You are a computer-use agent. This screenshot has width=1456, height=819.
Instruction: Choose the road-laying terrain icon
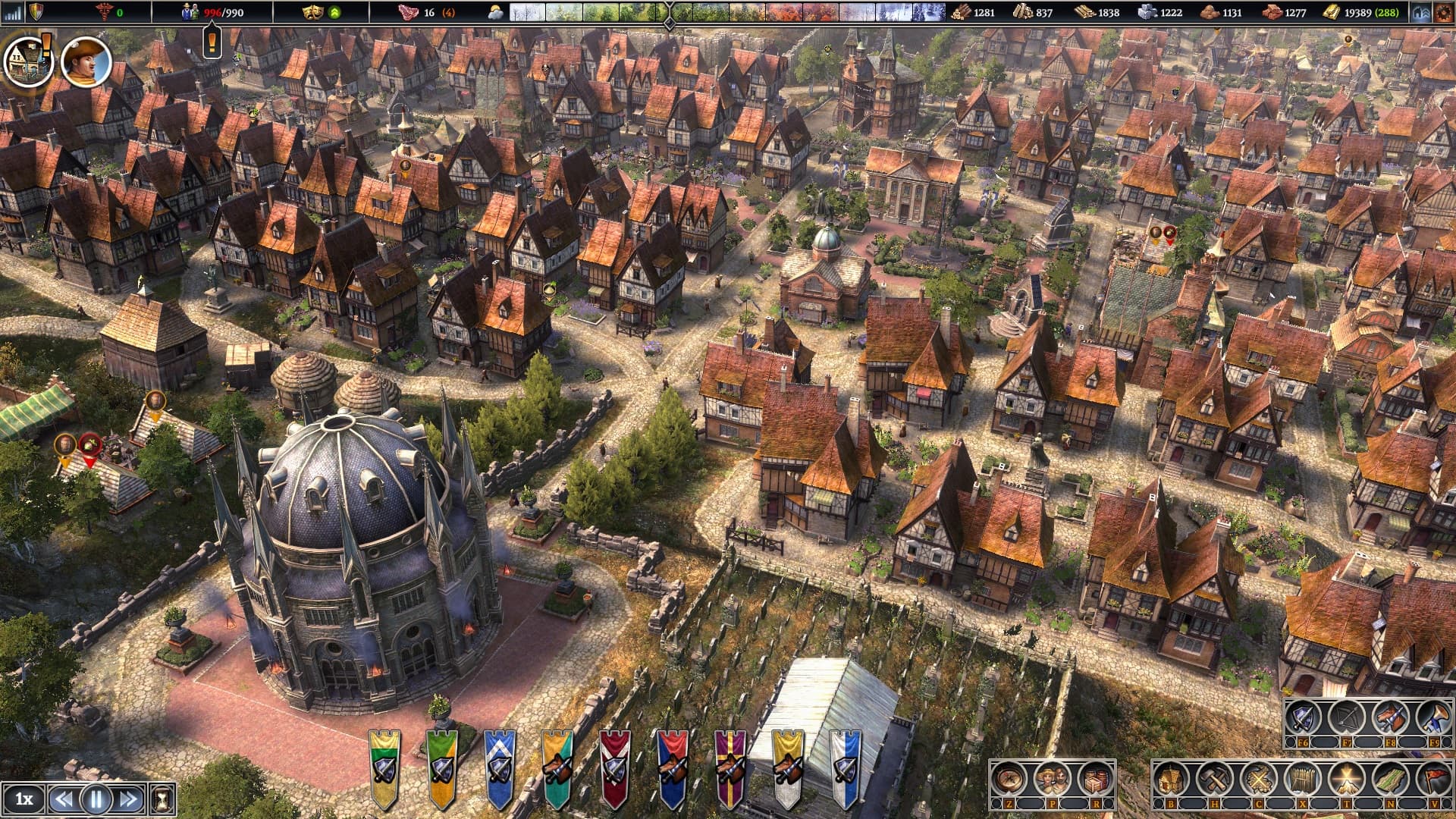click(1390, 779)
